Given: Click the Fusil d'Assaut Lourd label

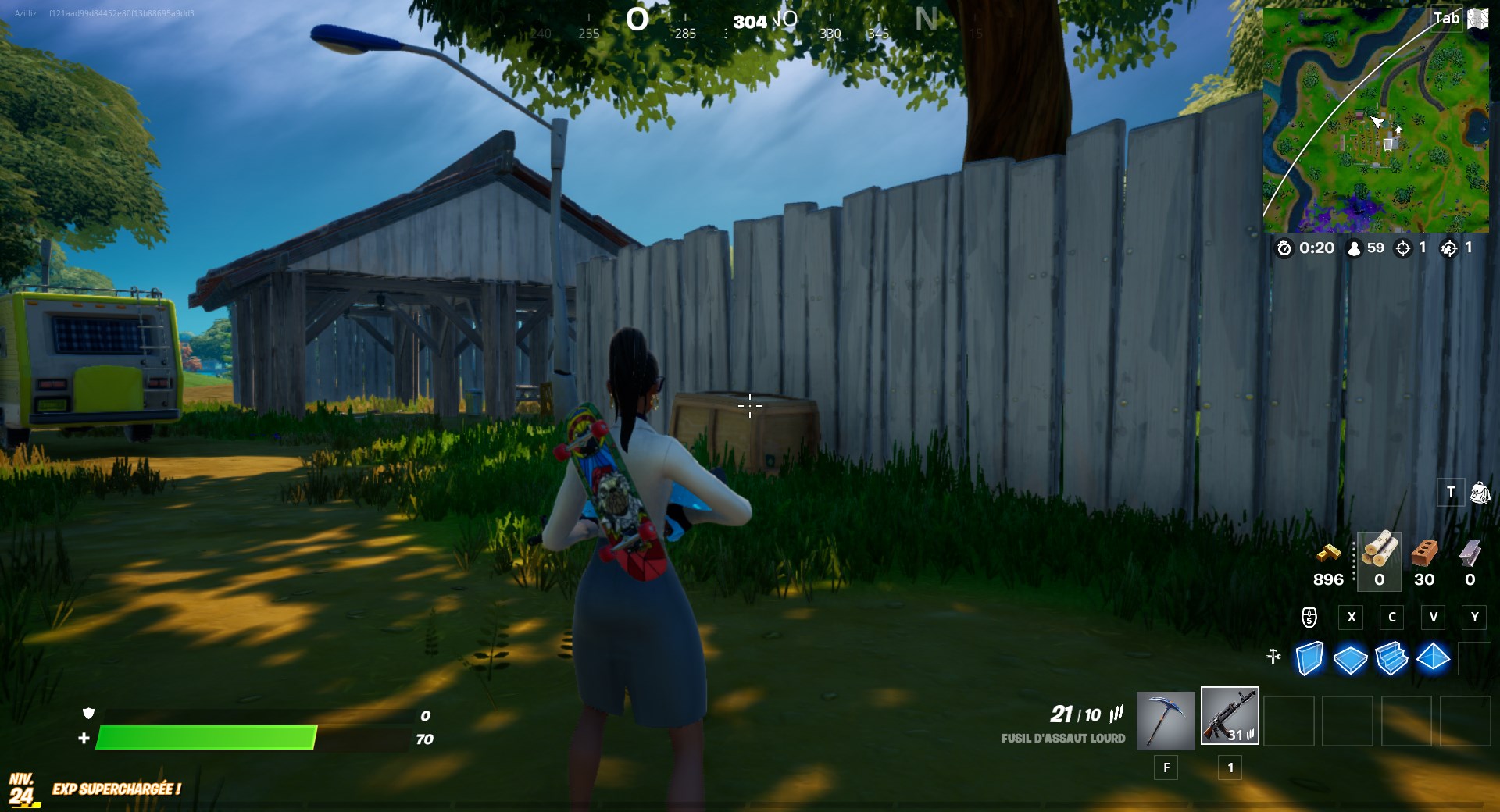Looking at the screenshot, I should click(1064, 737).
